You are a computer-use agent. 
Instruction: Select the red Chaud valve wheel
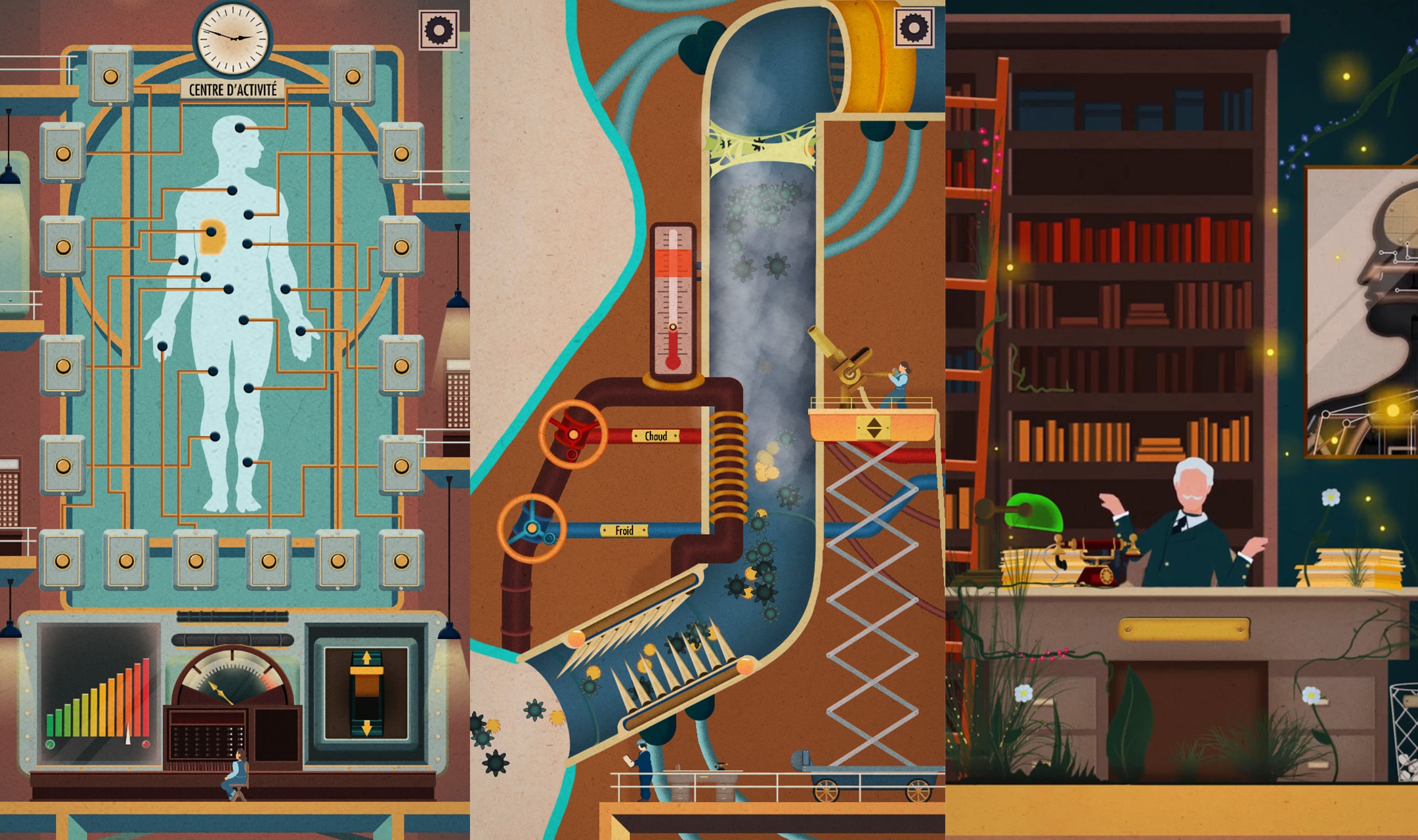tap(572, 434)
